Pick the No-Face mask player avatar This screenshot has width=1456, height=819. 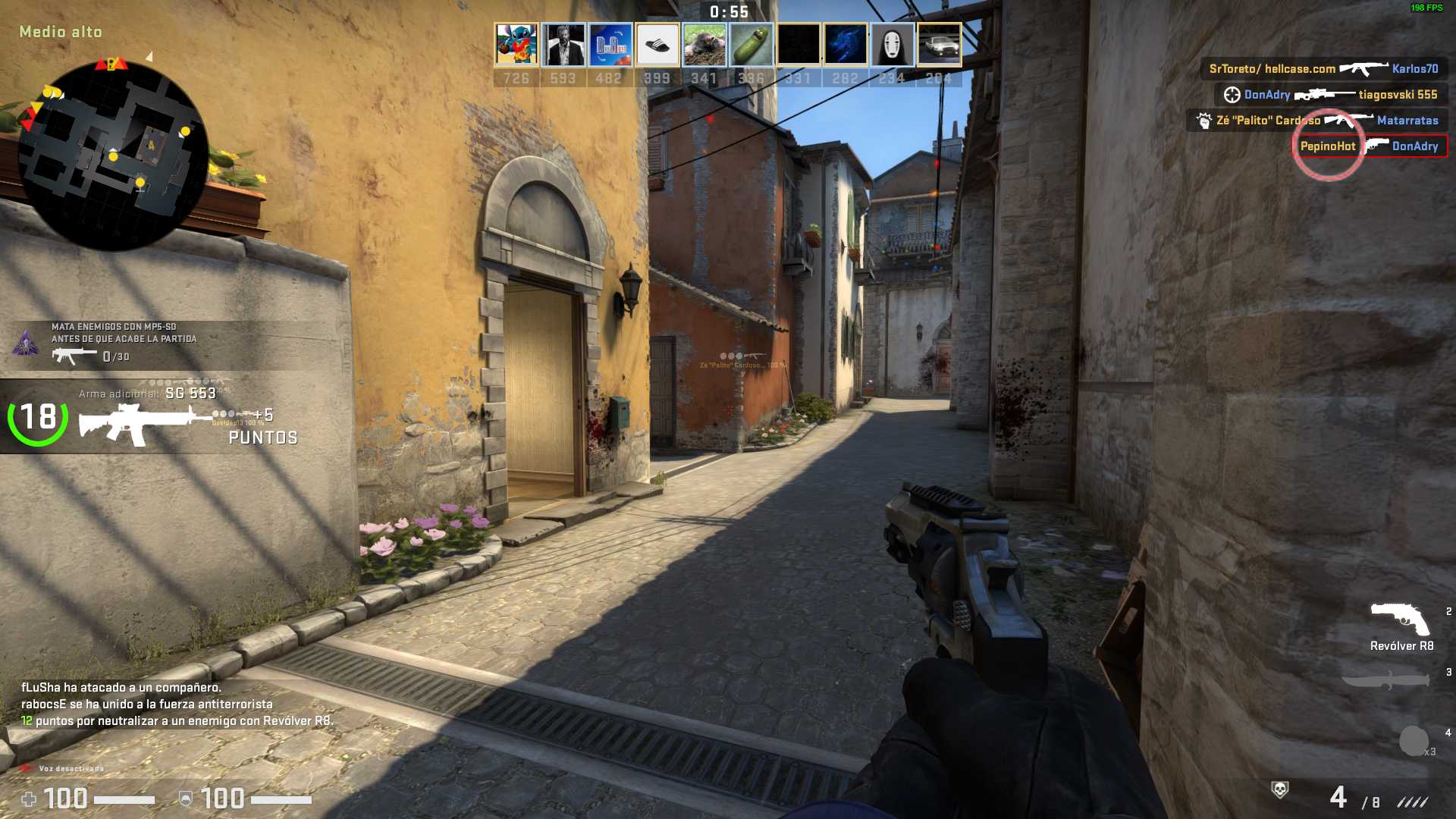892,44
